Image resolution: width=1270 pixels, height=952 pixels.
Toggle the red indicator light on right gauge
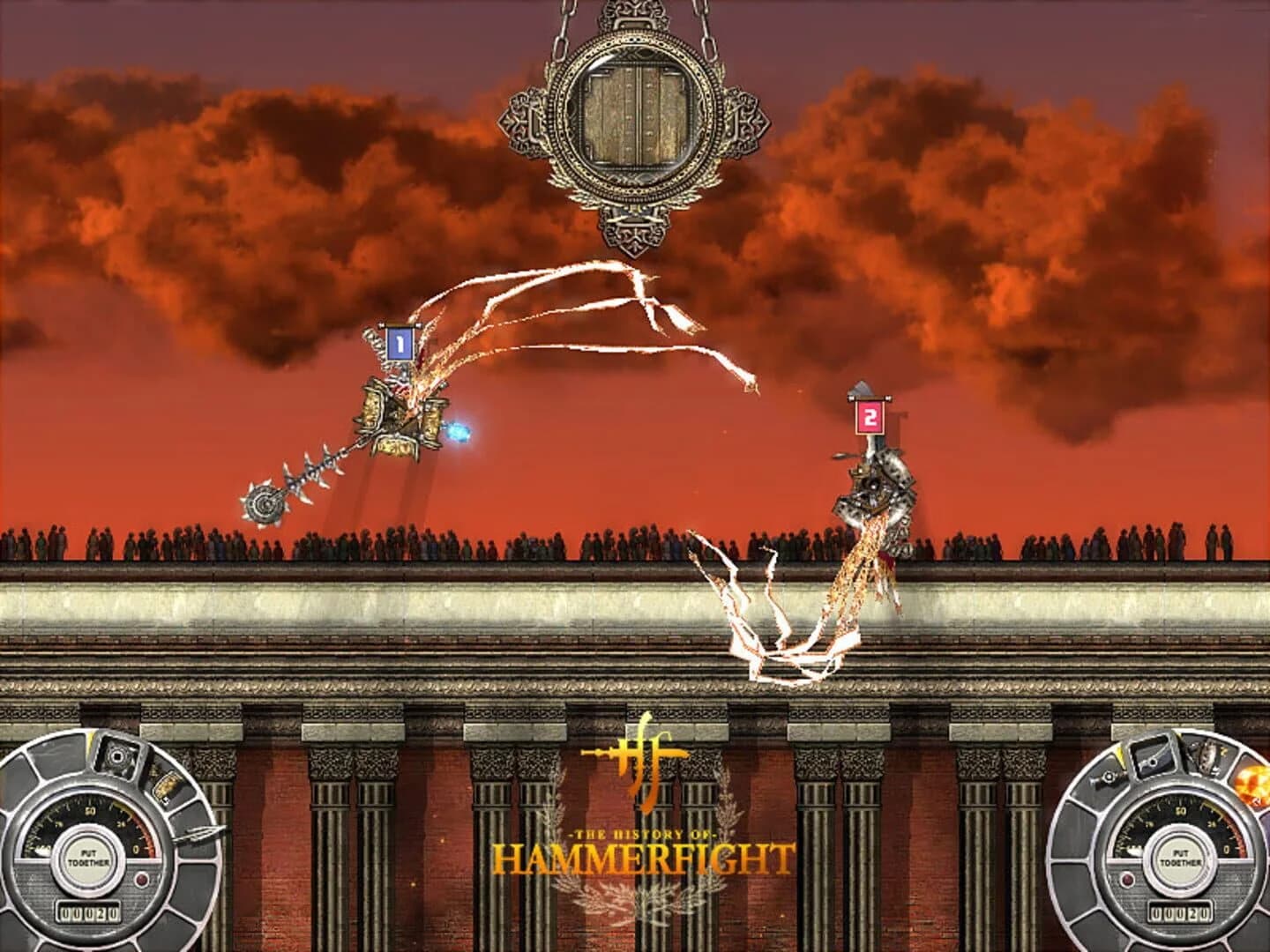tap(1127, 879)
